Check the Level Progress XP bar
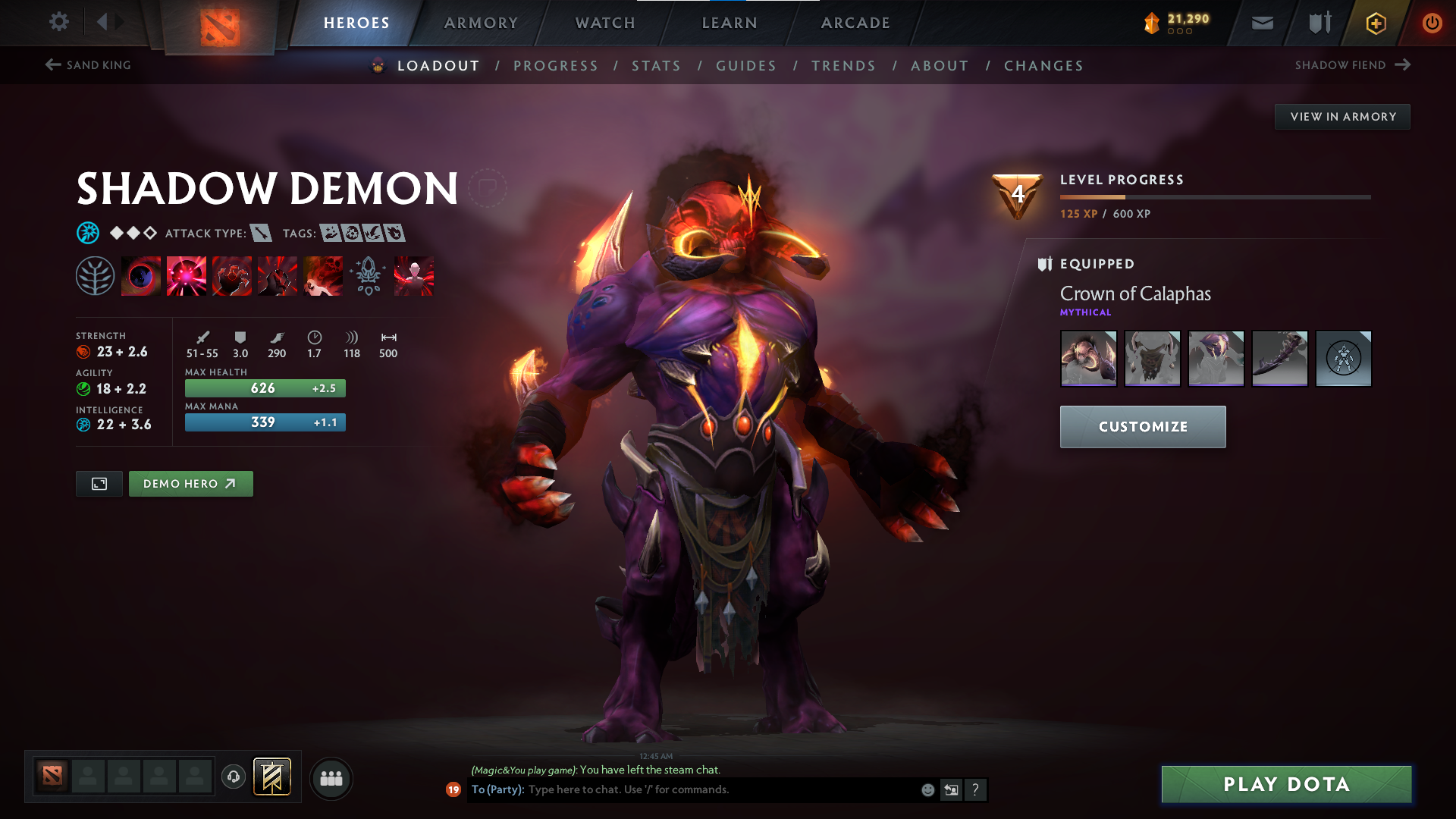Screen dimensions: 1456x819 click(x=1213, y=196)
